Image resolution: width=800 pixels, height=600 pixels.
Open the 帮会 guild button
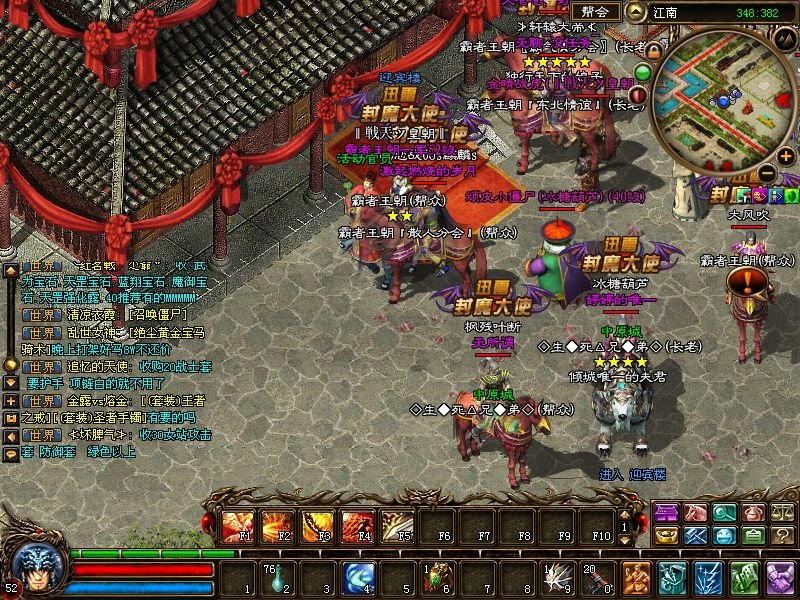[599, 12]
